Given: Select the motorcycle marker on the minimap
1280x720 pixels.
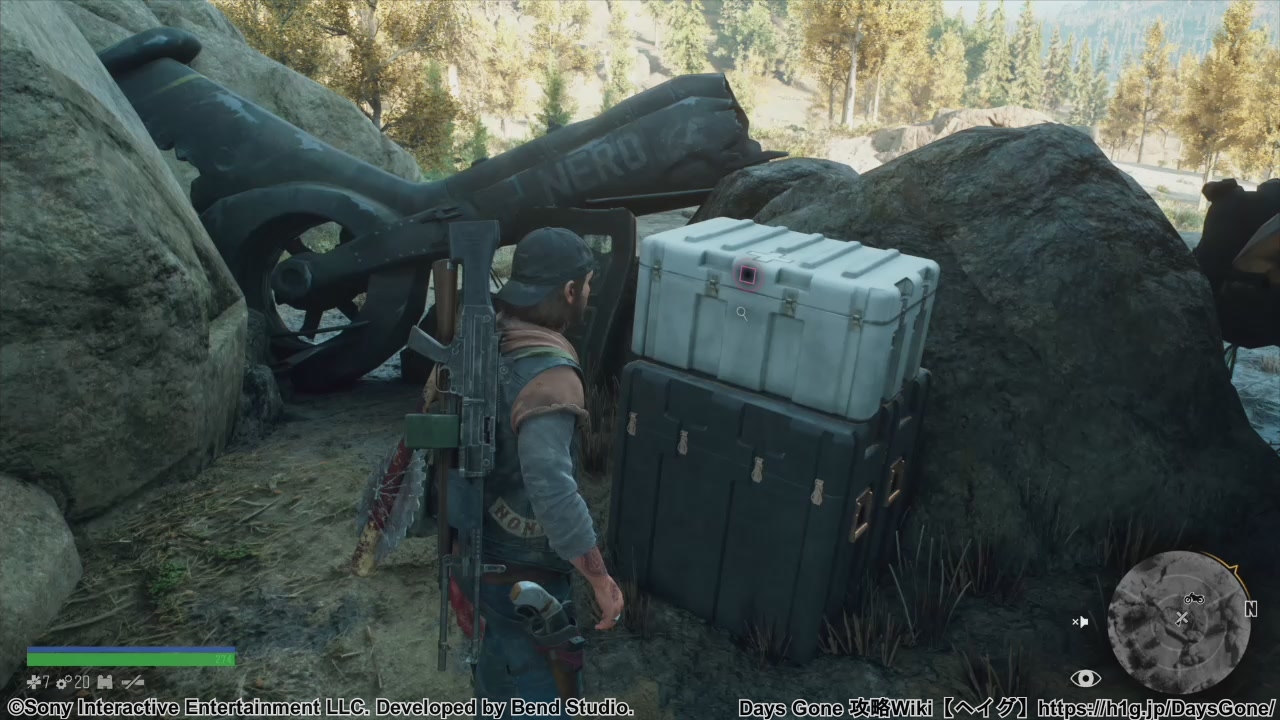Looking at the screenshot, I should click(x=1193, y=599).
